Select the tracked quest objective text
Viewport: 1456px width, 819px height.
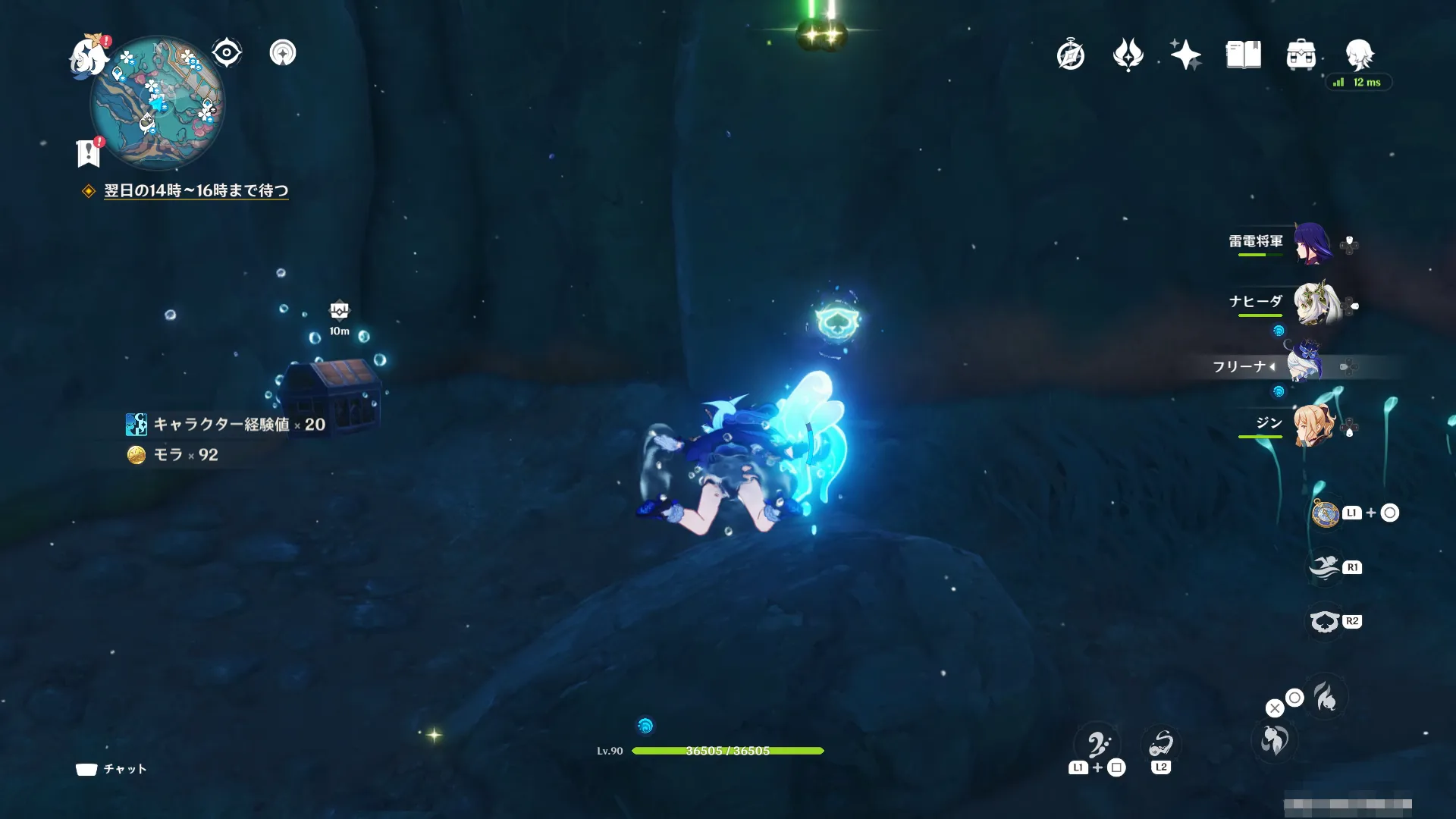[196, 190]
